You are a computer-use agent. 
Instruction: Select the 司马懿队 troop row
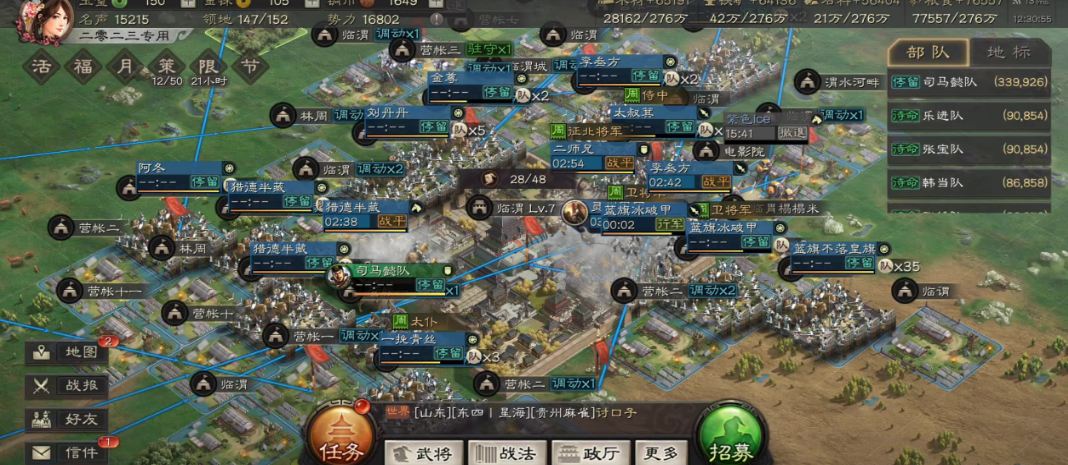969,82
